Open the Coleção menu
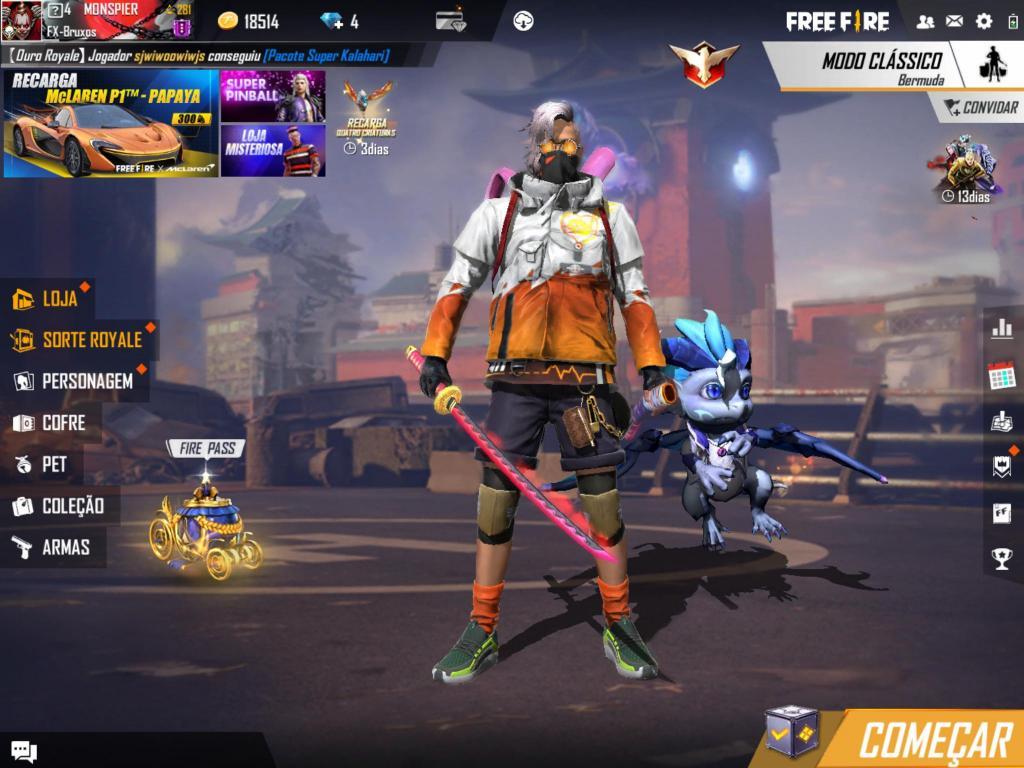Image resolution: width=1024 pixels, height=768 pixels. (59, 506)
